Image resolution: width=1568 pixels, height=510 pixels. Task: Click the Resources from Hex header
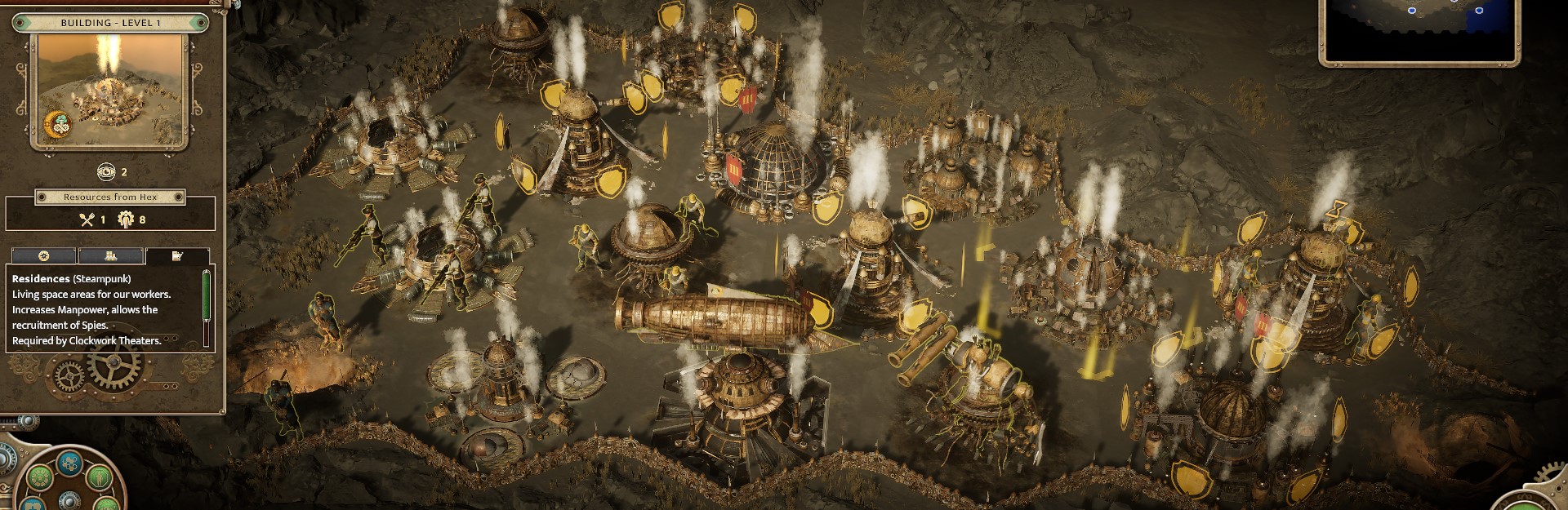click(x=110, y=197)
